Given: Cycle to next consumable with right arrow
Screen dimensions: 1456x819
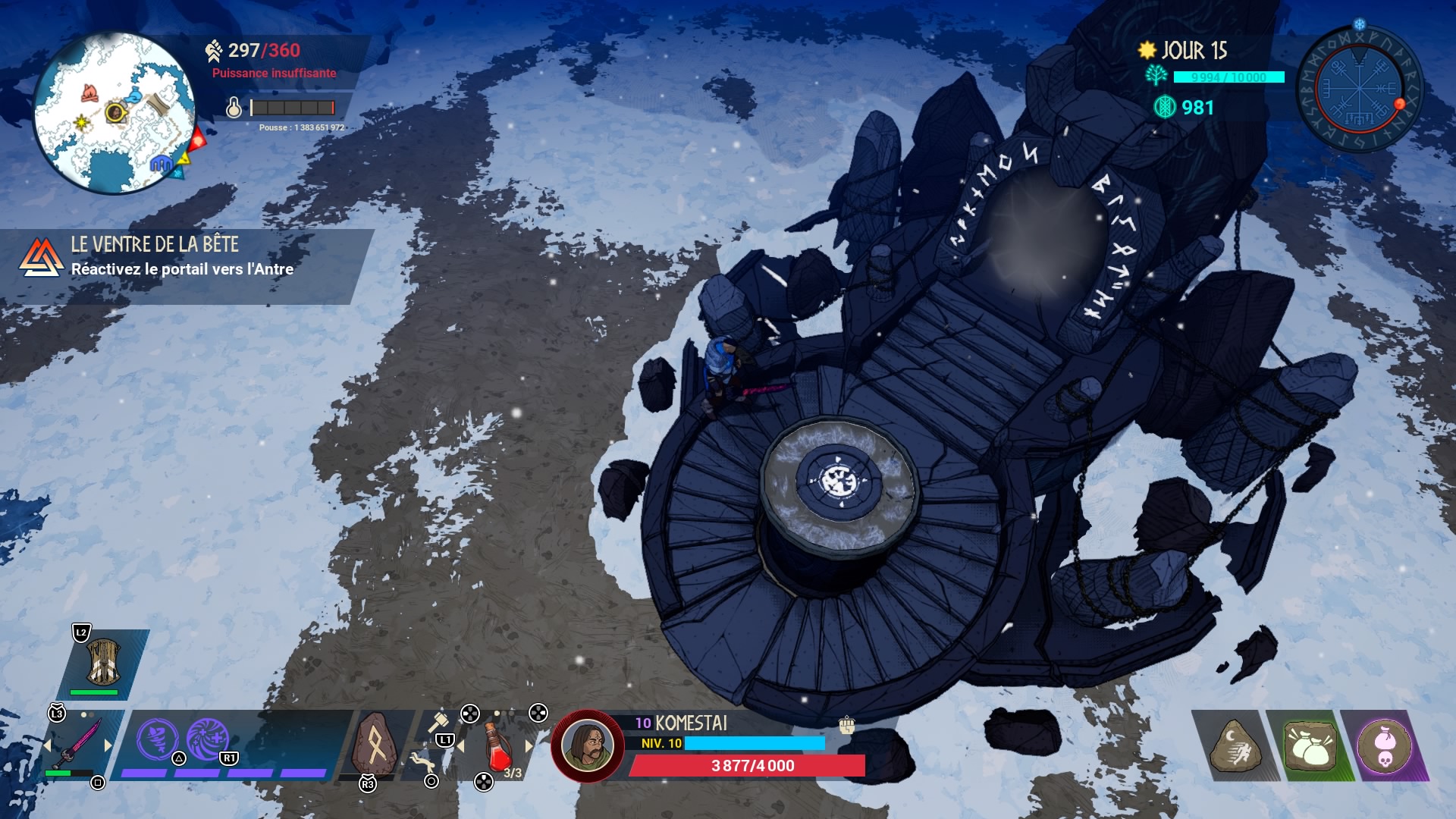Looking at the screenshot, I should pyautogui.click(x=529, y=746).
